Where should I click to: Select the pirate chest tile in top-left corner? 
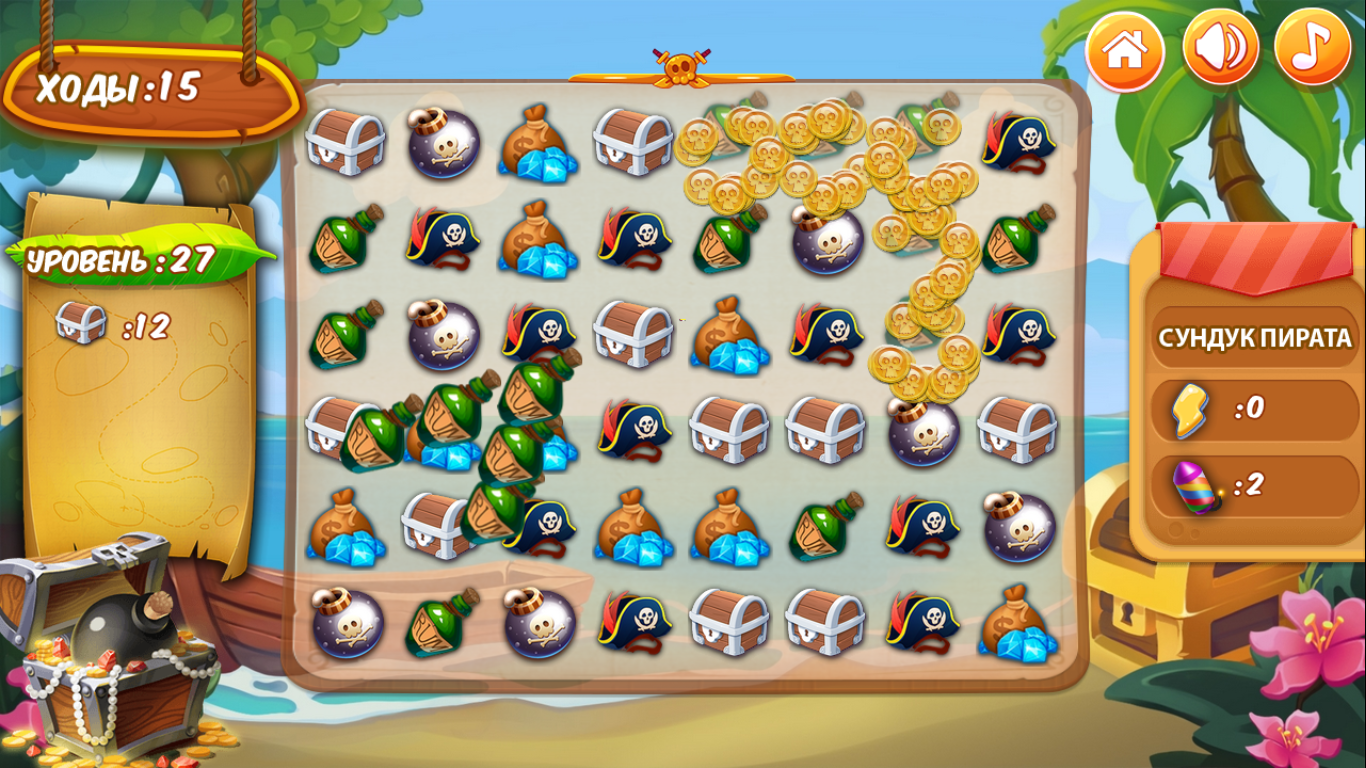pyautogui.click(x=345, y=143)
